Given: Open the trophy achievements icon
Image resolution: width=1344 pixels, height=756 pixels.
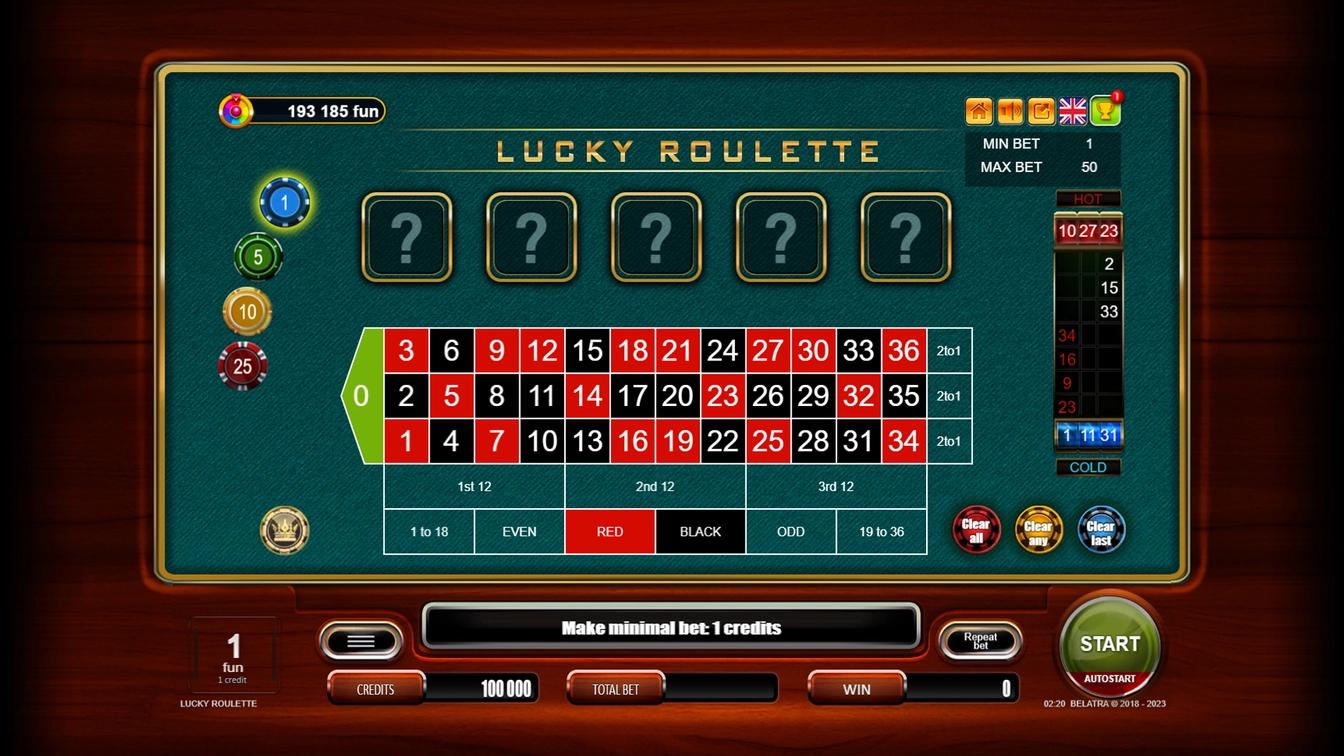Looking at the screenshot, I should pyautogui.click(x=1104, y=111).
